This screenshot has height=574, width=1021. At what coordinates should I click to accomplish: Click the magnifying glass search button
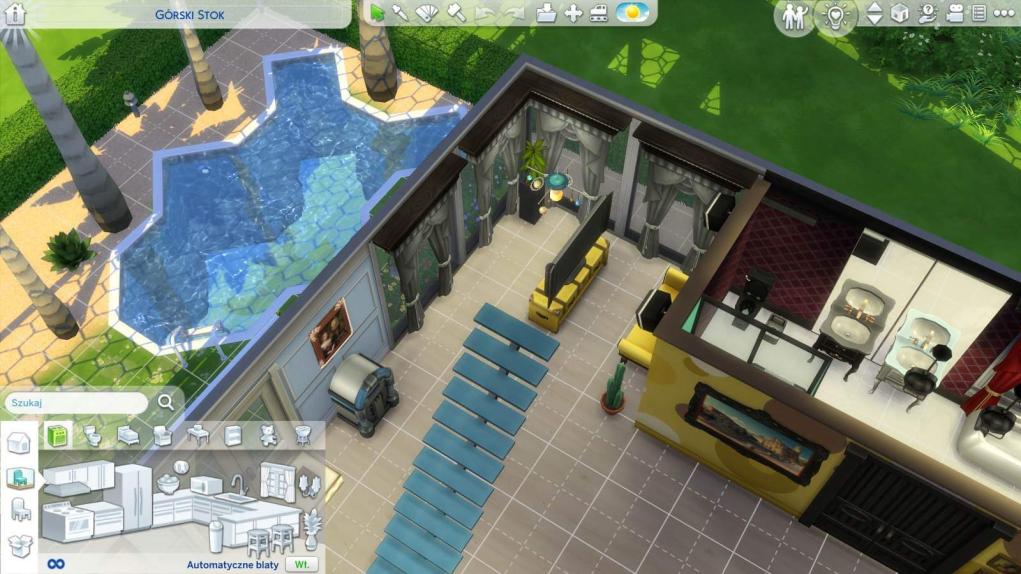click(x=166, y=402)
